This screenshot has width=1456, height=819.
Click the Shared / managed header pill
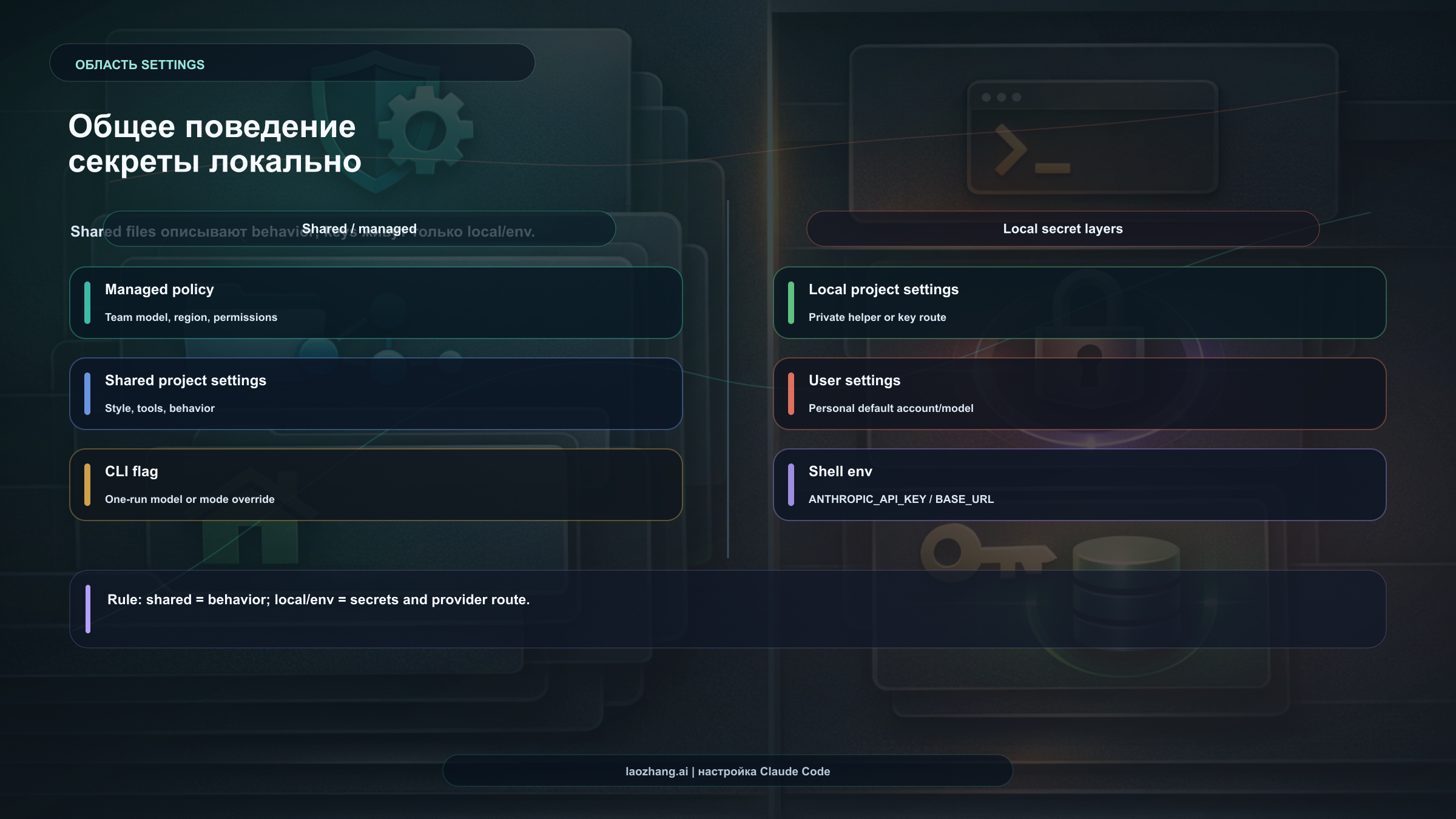click(359, 229)
